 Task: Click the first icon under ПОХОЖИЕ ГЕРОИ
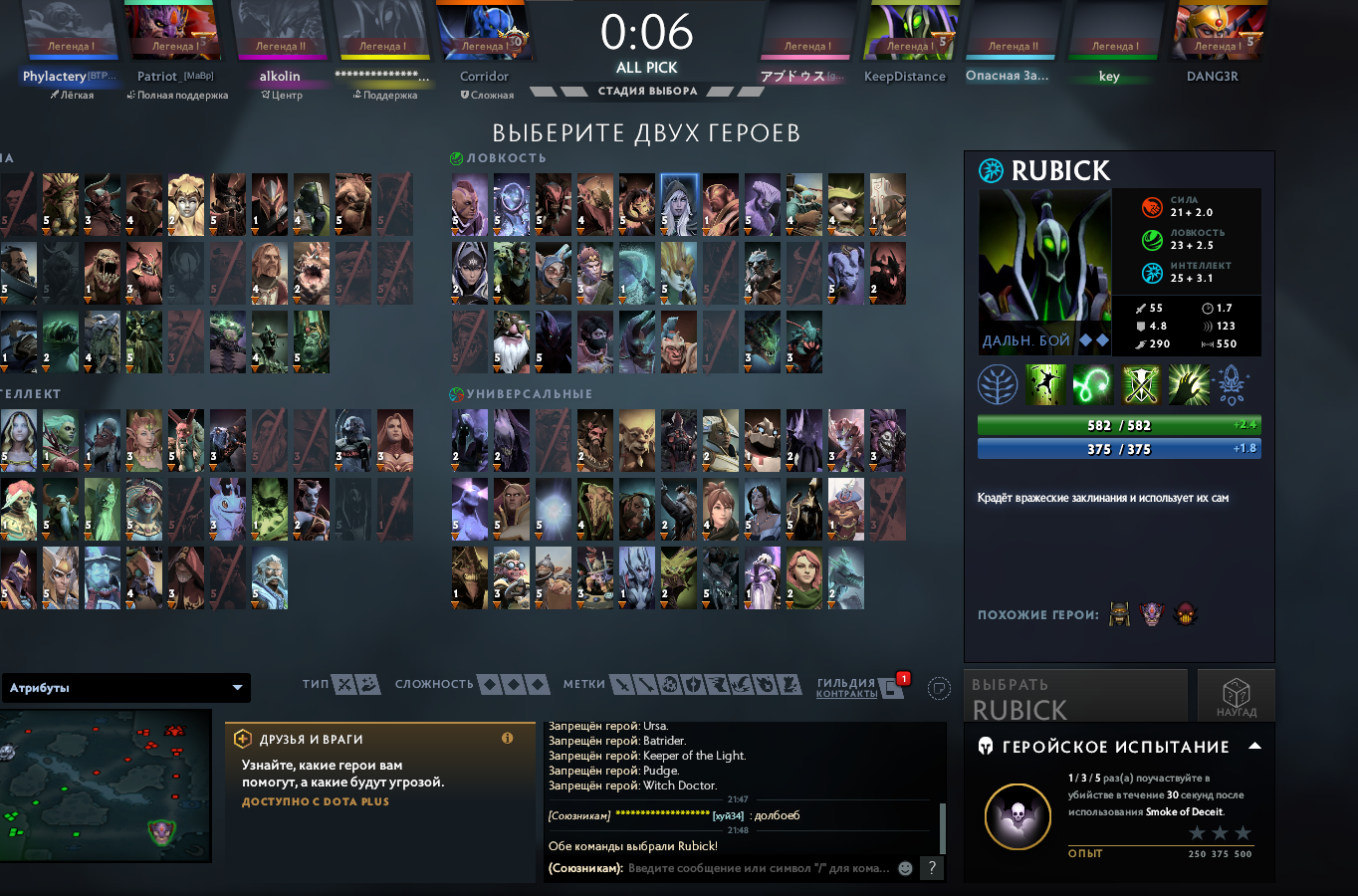click(x=1118, y=614)
